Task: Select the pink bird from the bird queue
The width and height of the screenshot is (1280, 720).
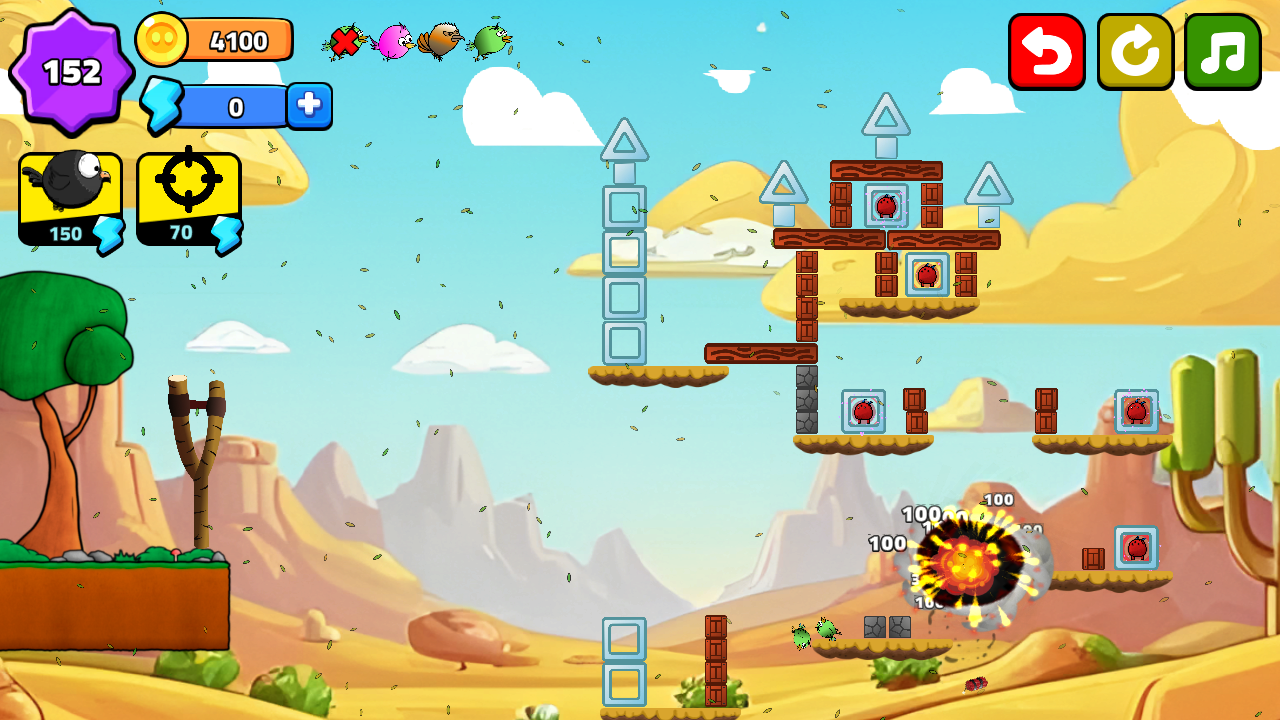Action: click(x=394, y=40)
